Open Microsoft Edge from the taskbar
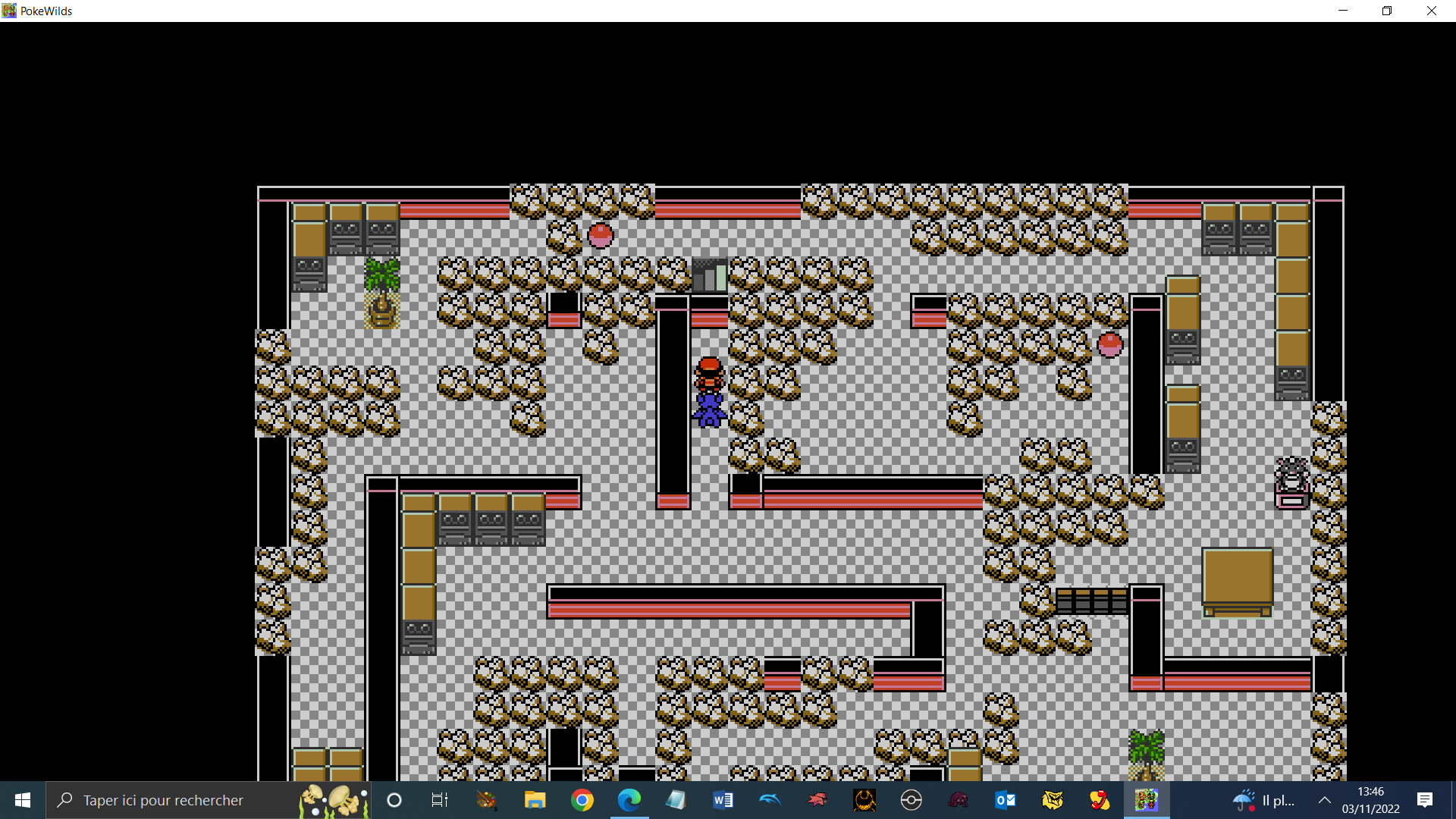 630,800
